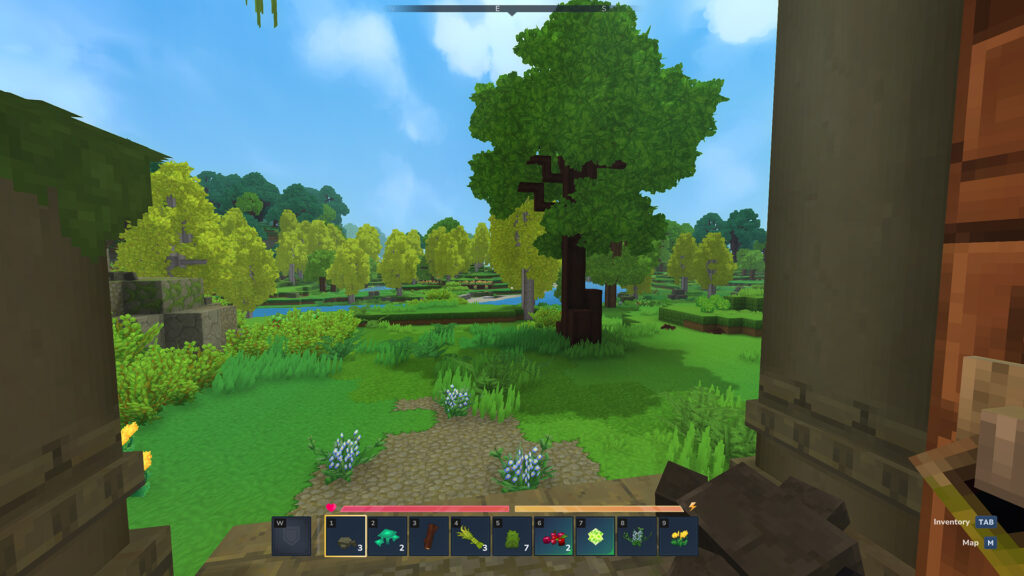Select the blue-white flower plant slot

[636, 536]
